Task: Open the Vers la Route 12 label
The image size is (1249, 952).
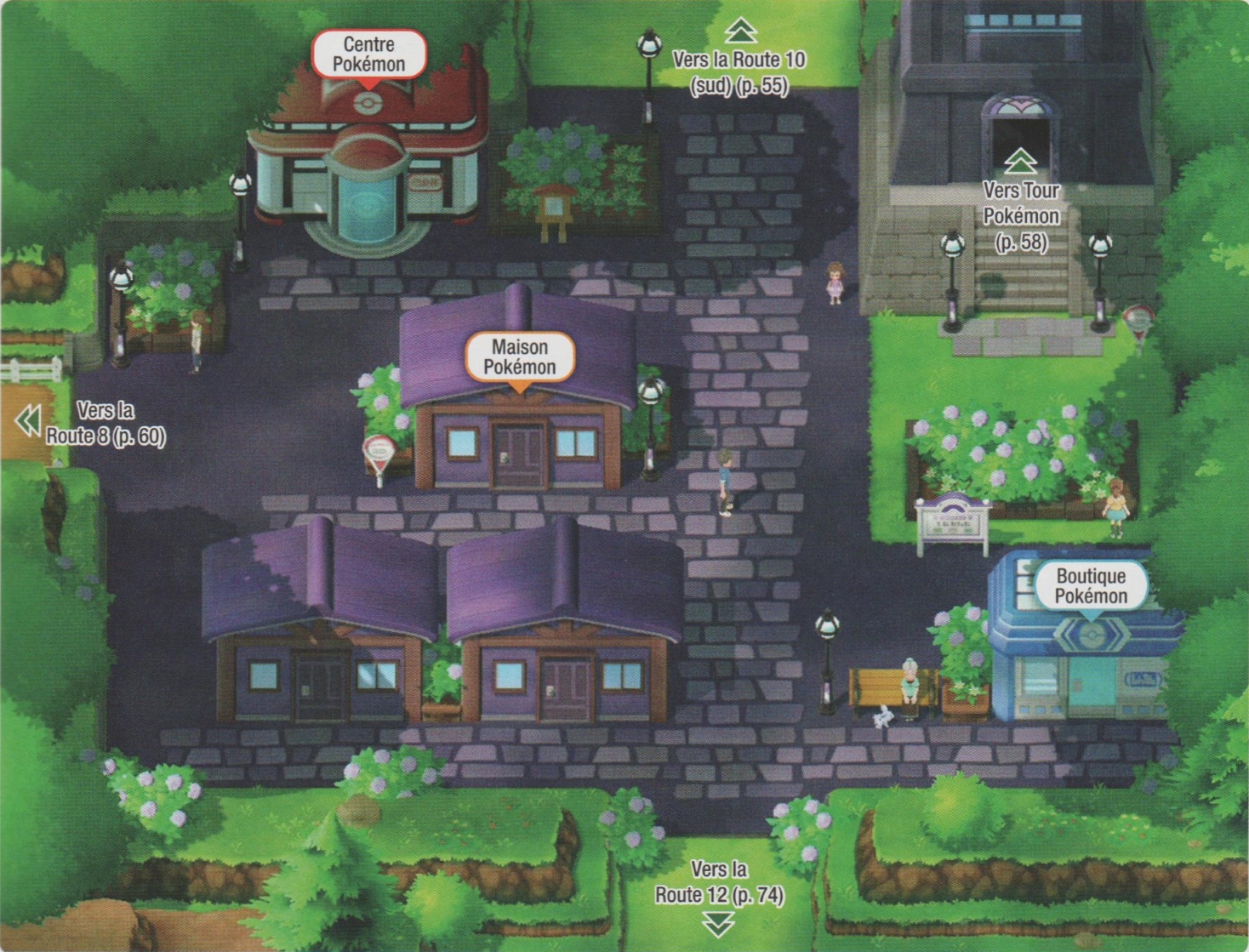Action: pos(719,882)
